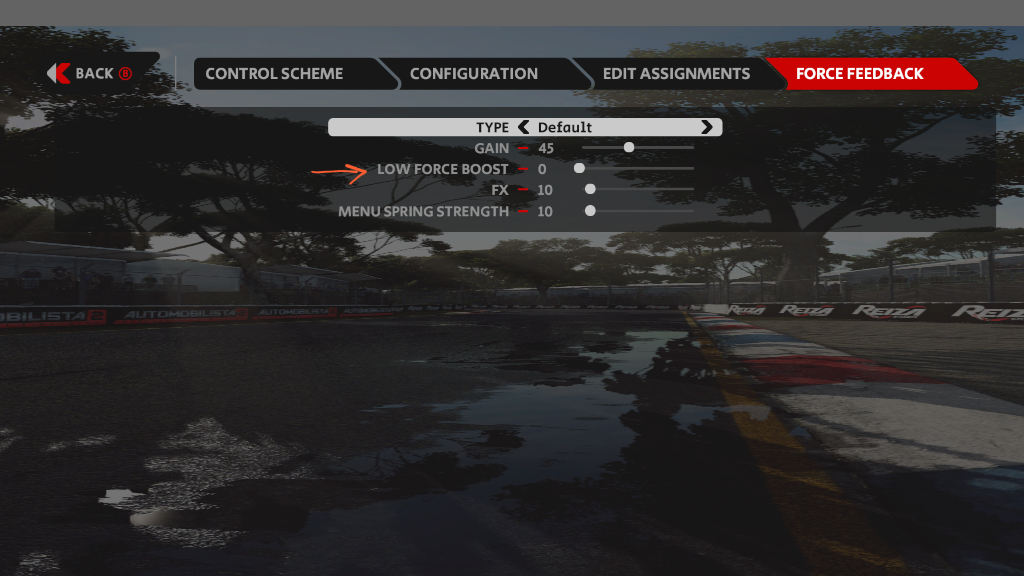Screen dimensions: 1024x576
Task: Select the FX setting label
Action: [x=500, y=190]
